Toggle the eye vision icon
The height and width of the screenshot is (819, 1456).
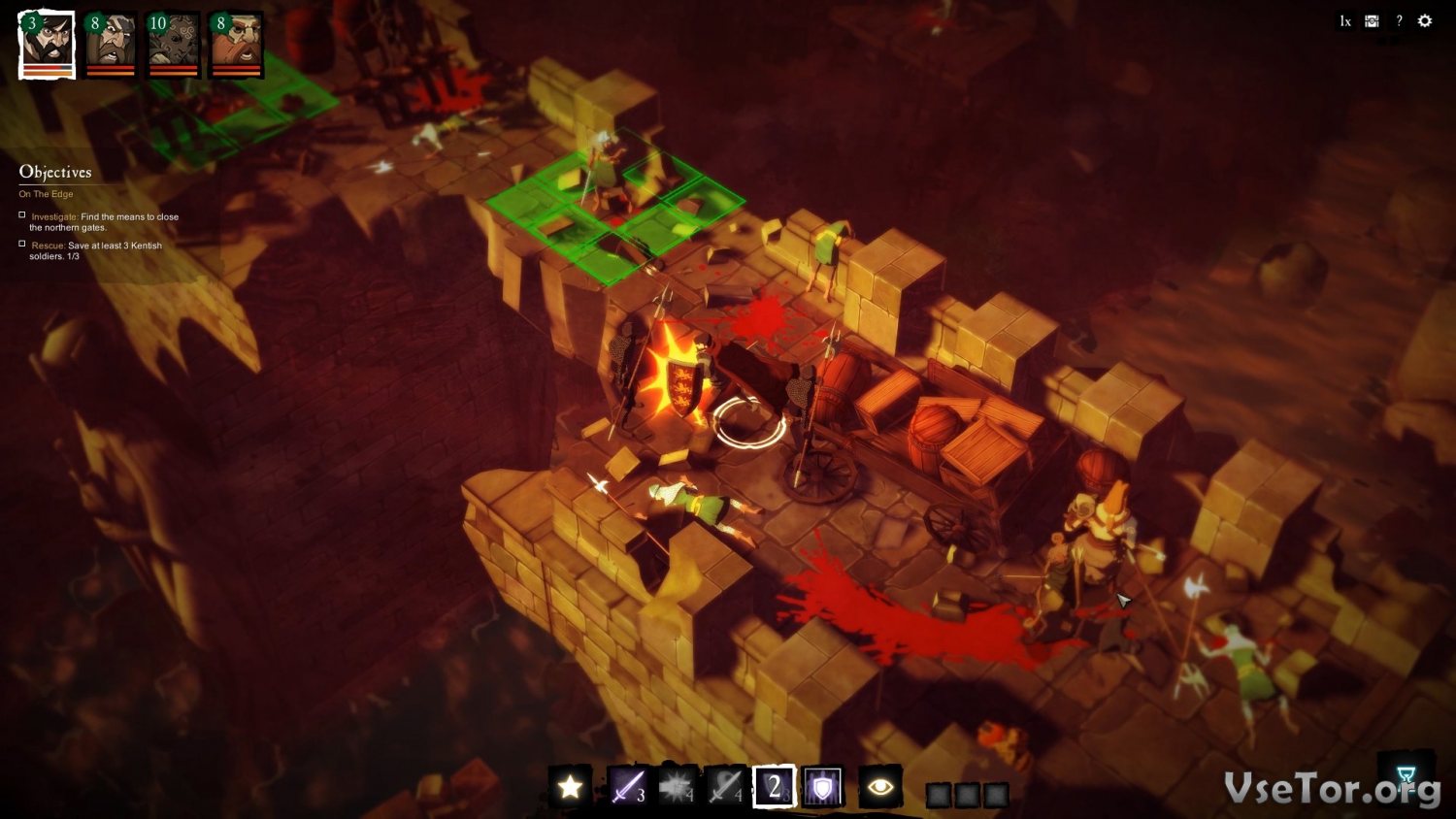[x=880, y=787]
